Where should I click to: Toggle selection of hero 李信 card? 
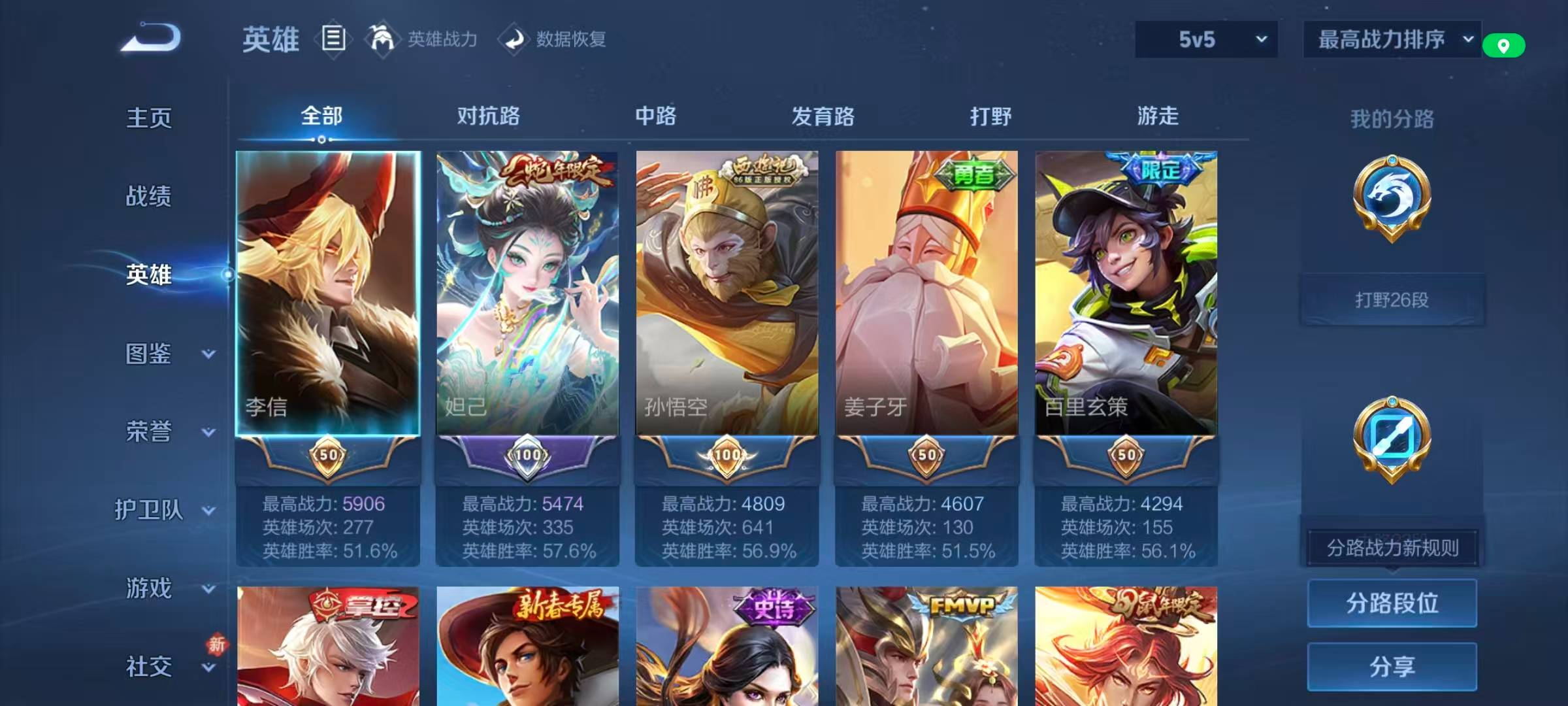[x=328, y=294]
